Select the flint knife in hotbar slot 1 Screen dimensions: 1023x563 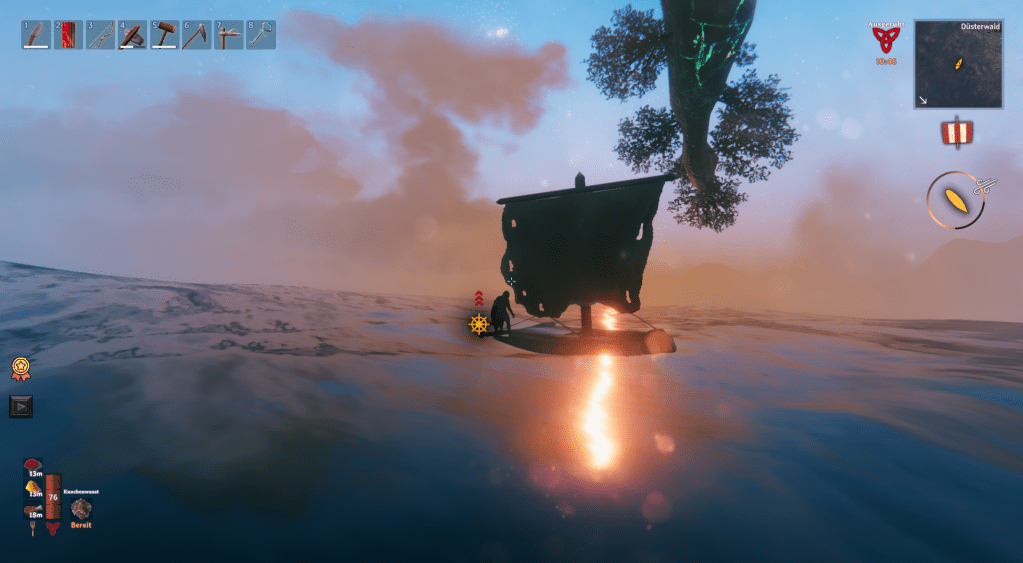pyautogui.click(x=36, y=35)
